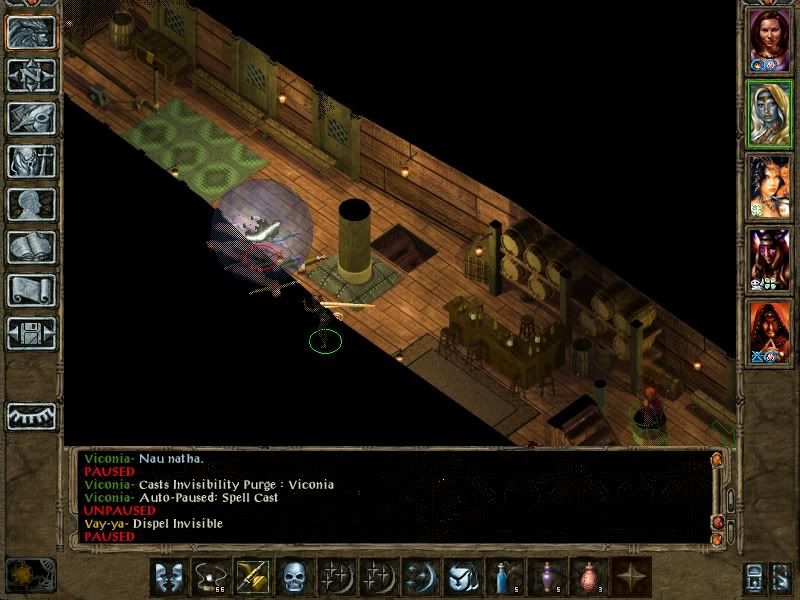Select the horned tiefling portrait
Viewport: 800px width, 600px height.
tap(770, 261)
